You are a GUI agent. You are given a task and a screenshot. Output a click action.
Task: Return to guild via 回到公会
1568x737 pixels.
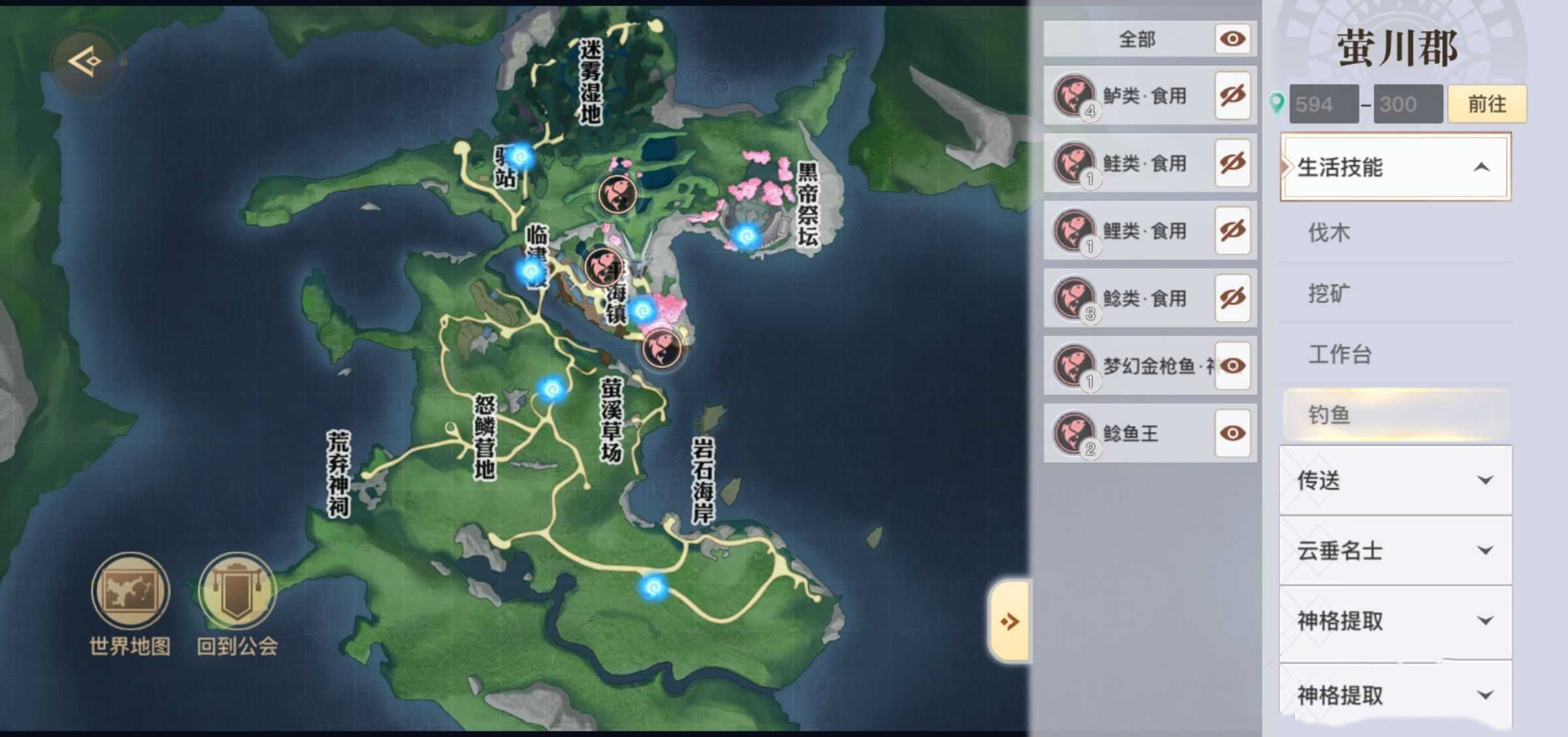237,591
